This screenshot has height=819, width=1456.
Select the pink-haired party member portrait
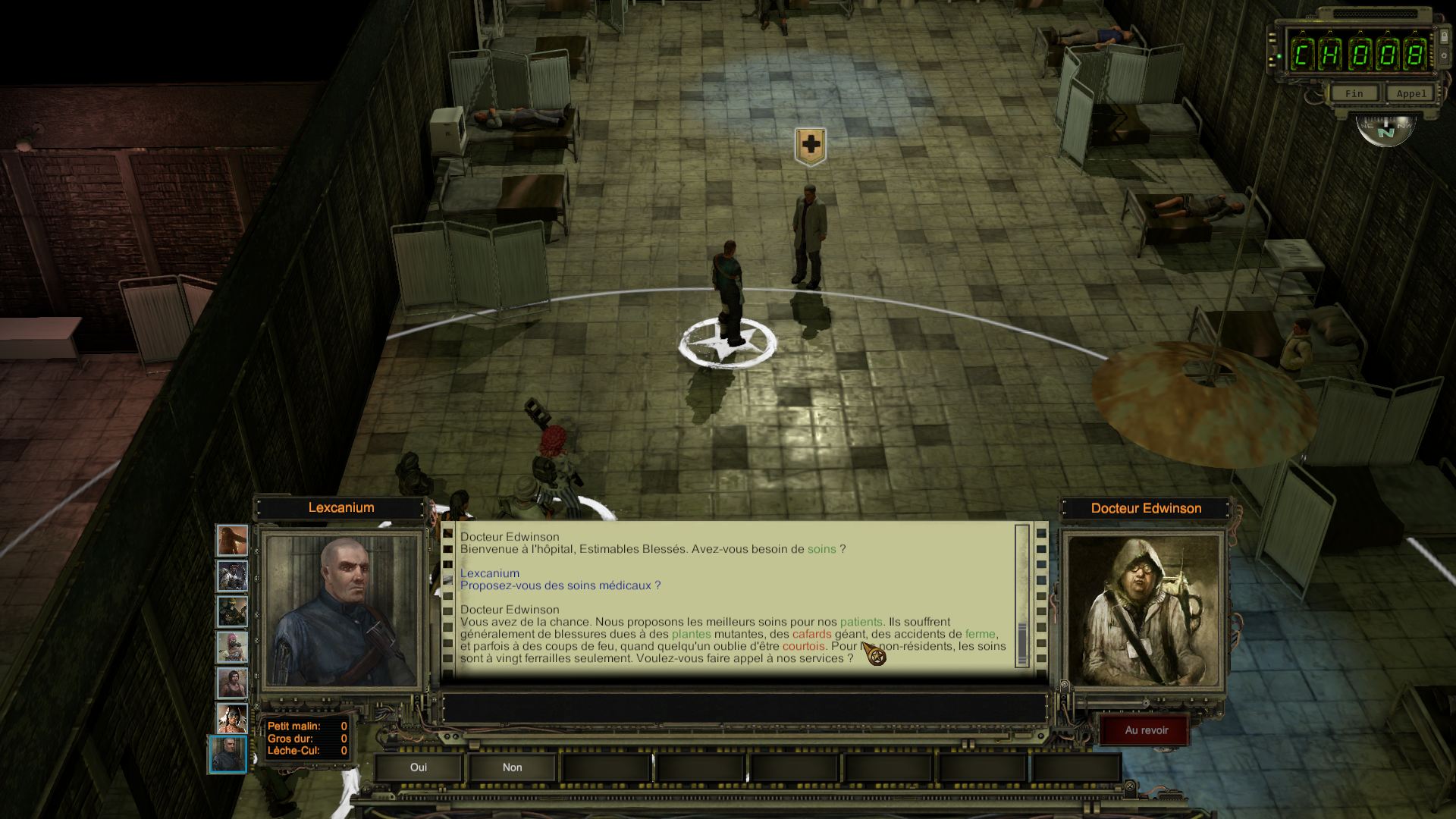233,647
